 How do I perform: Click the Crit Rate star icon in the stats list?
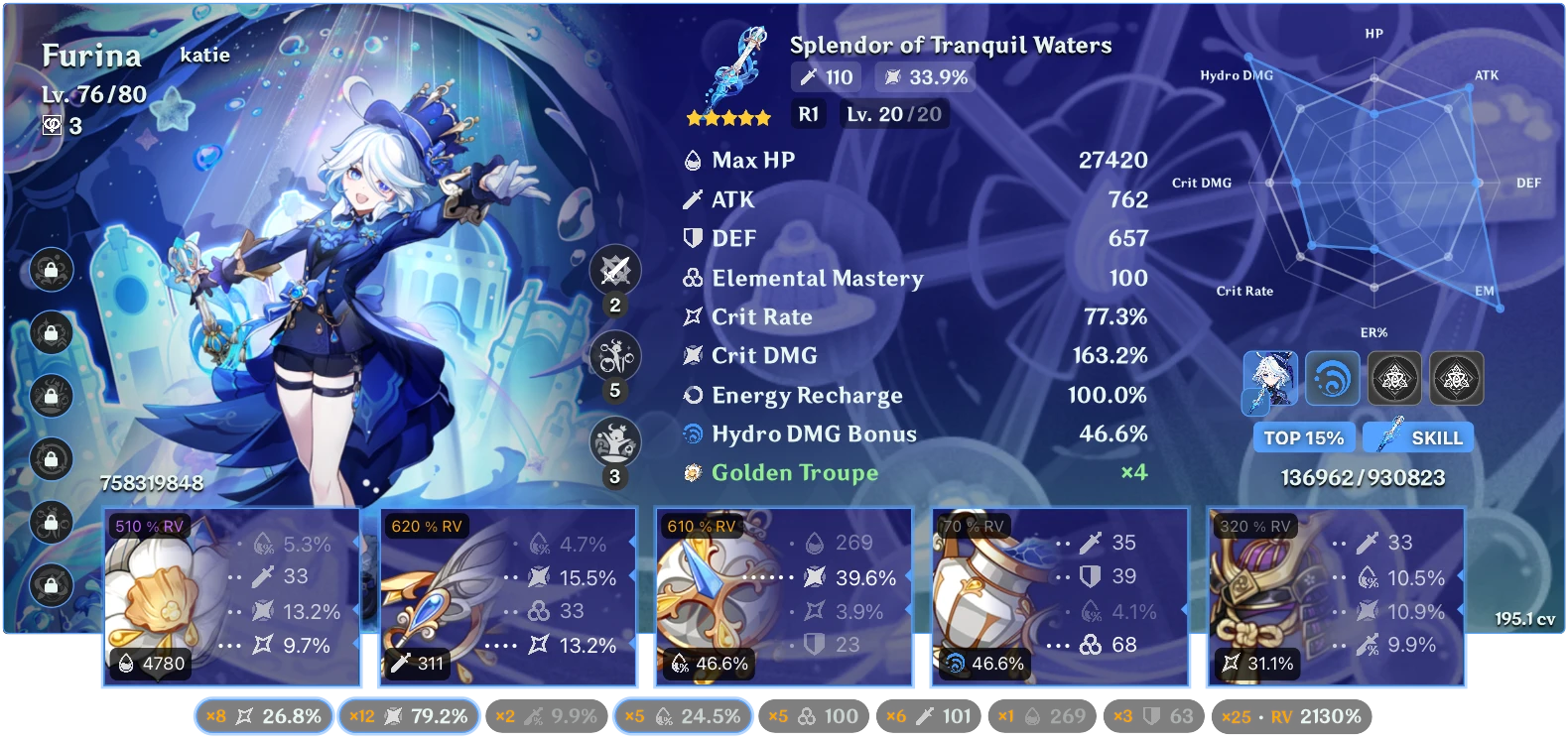click(x=692, y=316)
